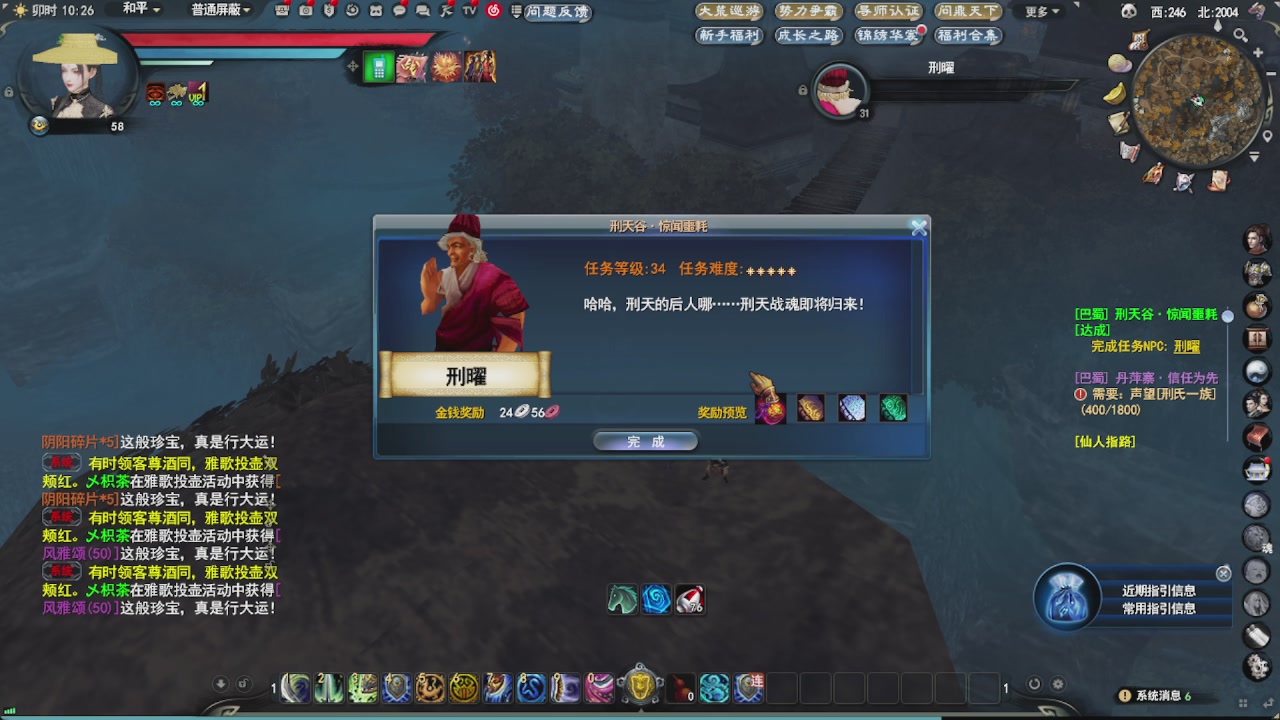
Task: Click the 完成 button to finish quest
Action: click(645, 440)
